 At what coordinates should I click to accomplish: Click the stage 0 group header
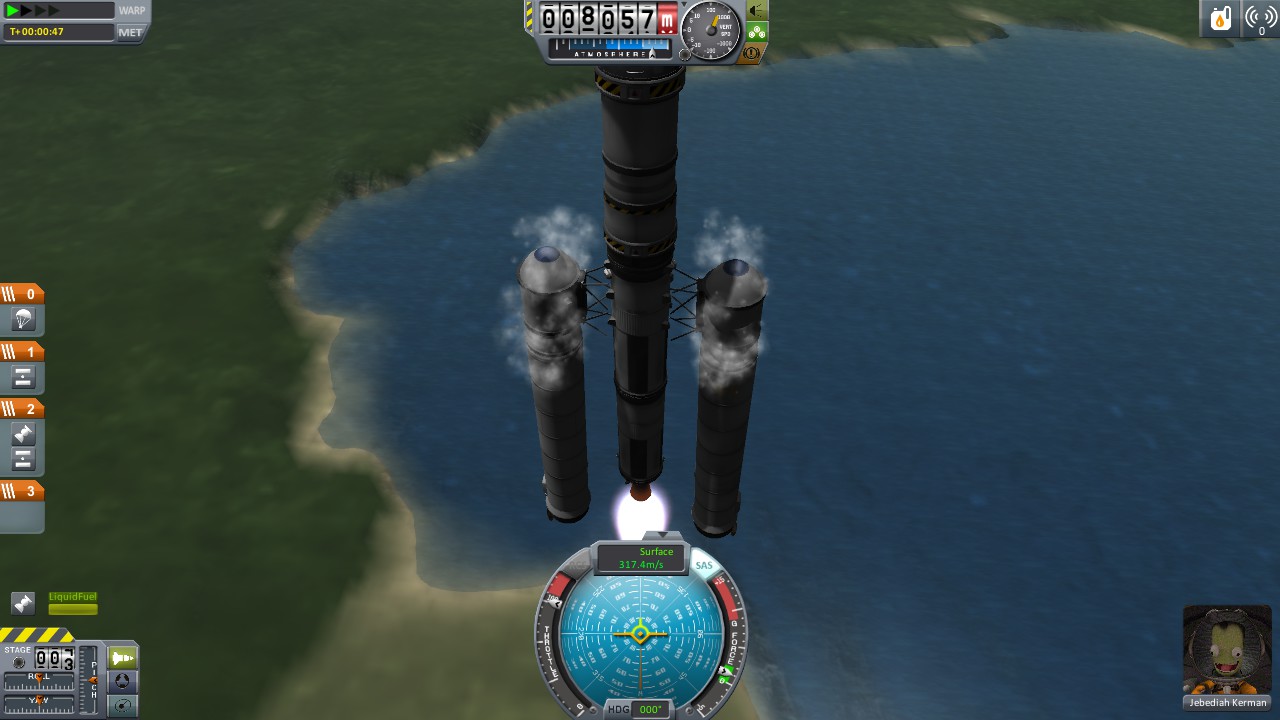[x=22, y=295]
